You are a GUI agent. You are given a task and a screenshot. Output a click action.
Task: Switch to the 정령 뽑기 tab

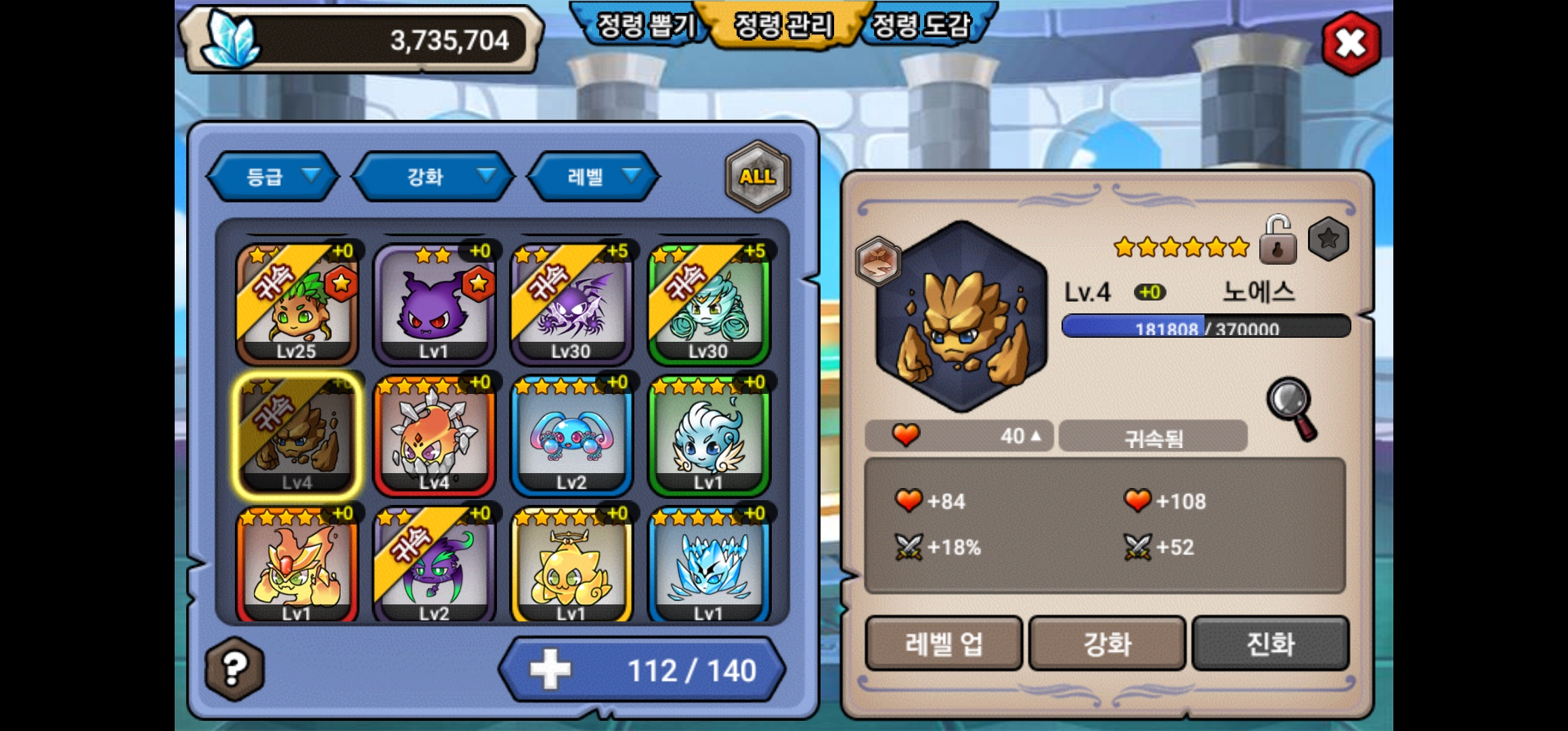pyautogui.click(x=644, y=26)
